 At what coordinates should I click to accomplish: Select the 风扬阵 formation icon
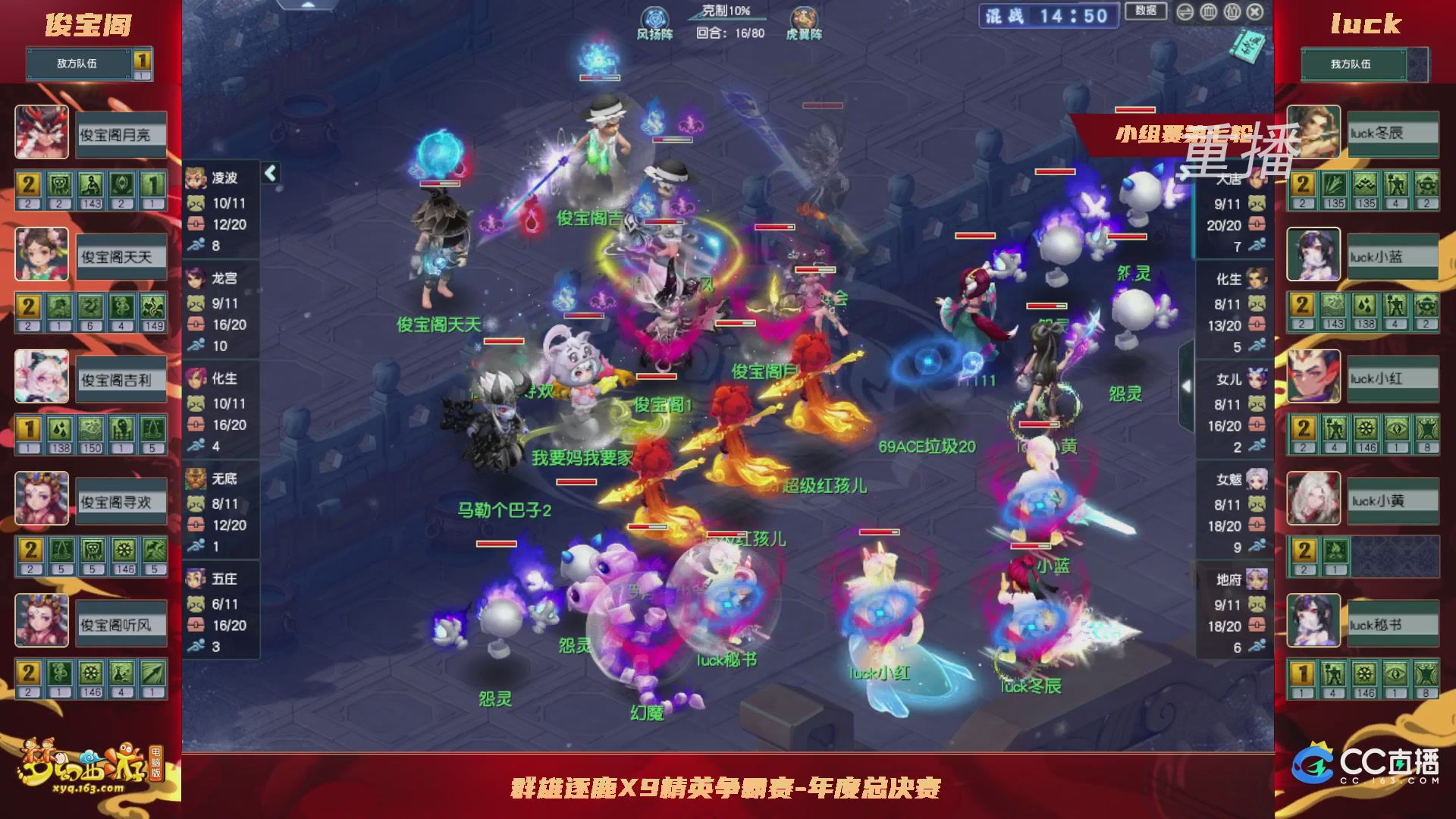[x=654, y=17]
